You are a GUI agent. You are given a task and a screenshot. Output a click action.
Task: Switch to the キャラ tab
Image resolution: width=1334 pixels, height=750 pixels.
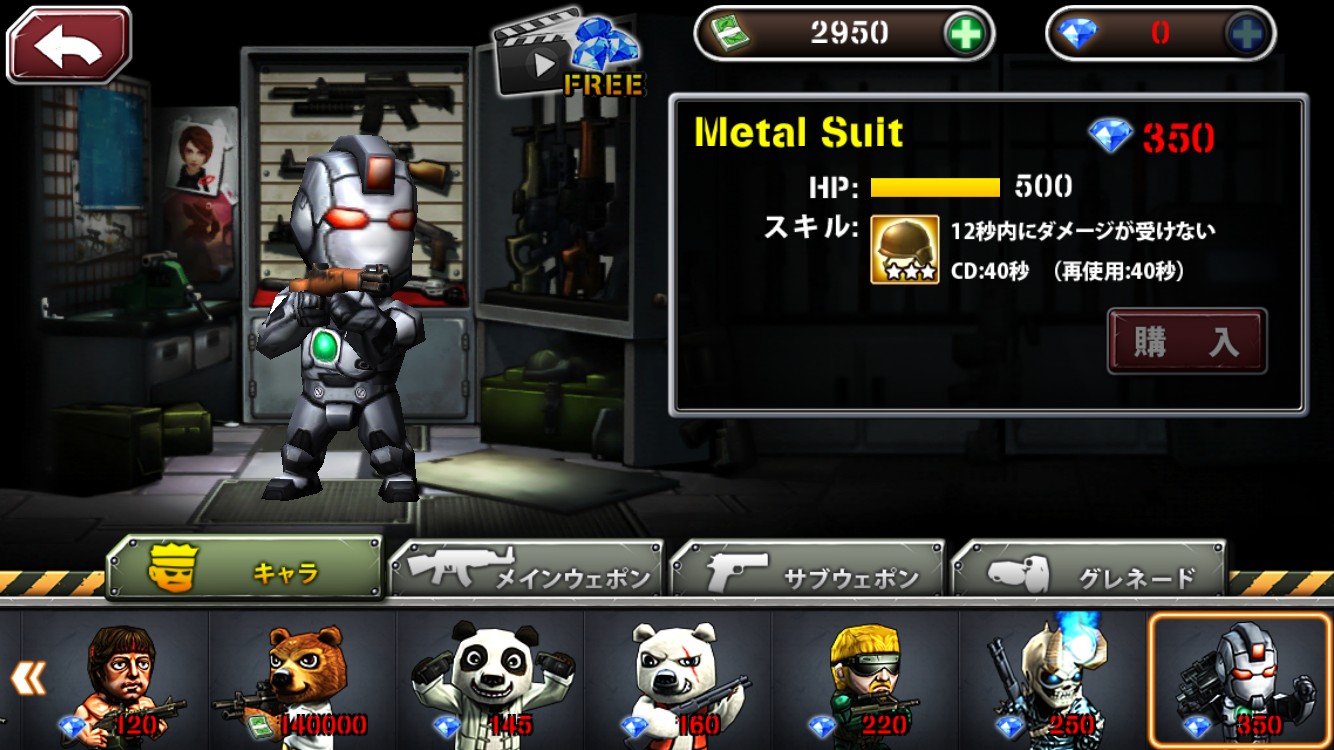tap(244, 570)
